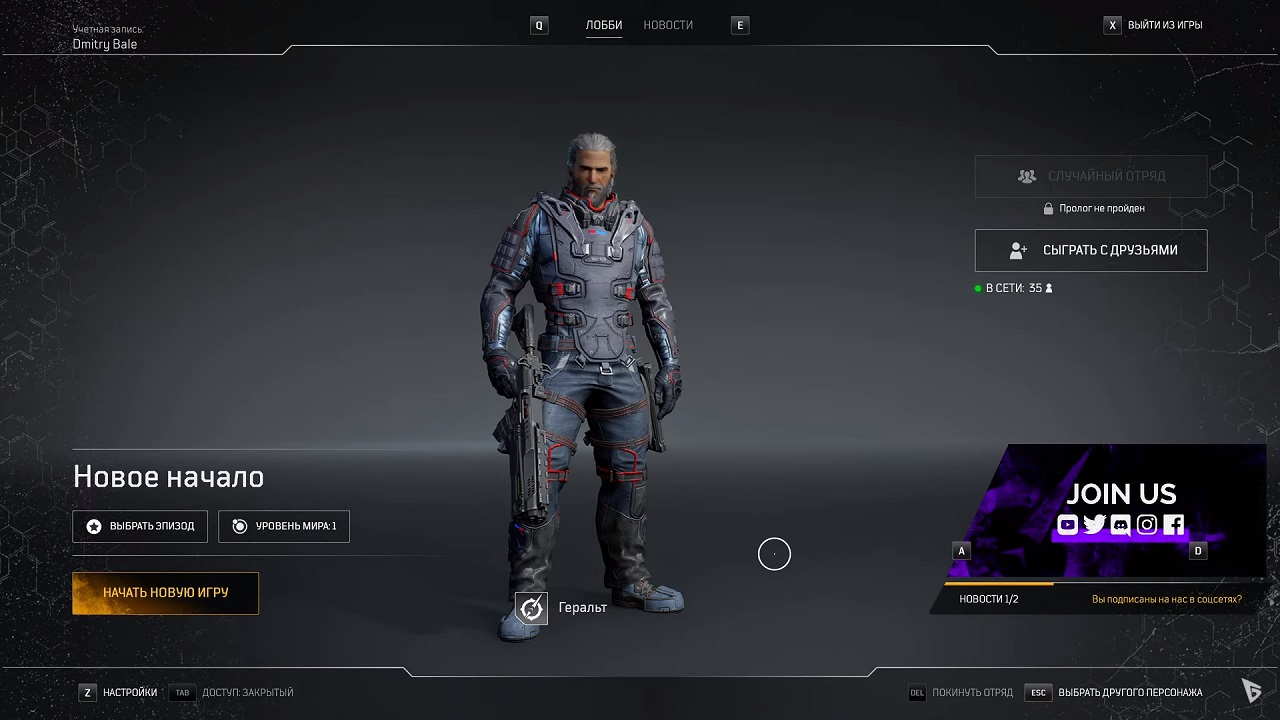Open the Настройки settings menu

(129, 692)
